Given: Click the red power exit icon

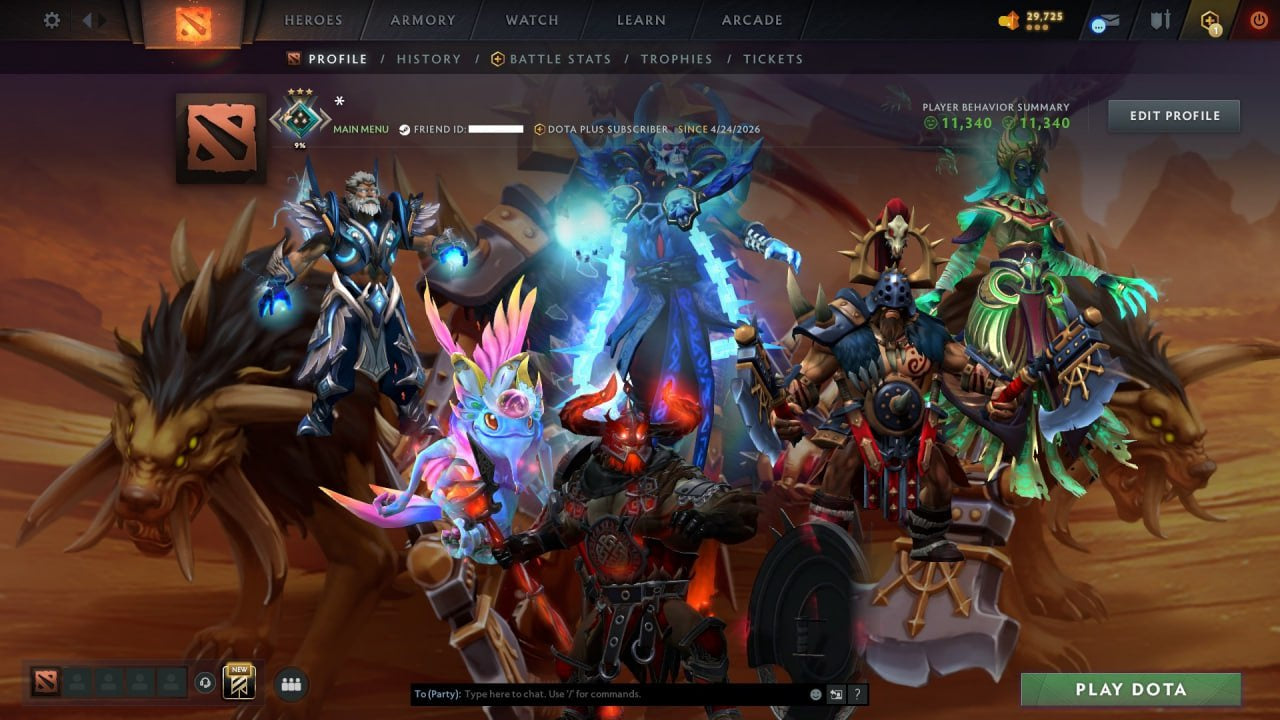Looking at the screenshot, I should pos(1259,19).
